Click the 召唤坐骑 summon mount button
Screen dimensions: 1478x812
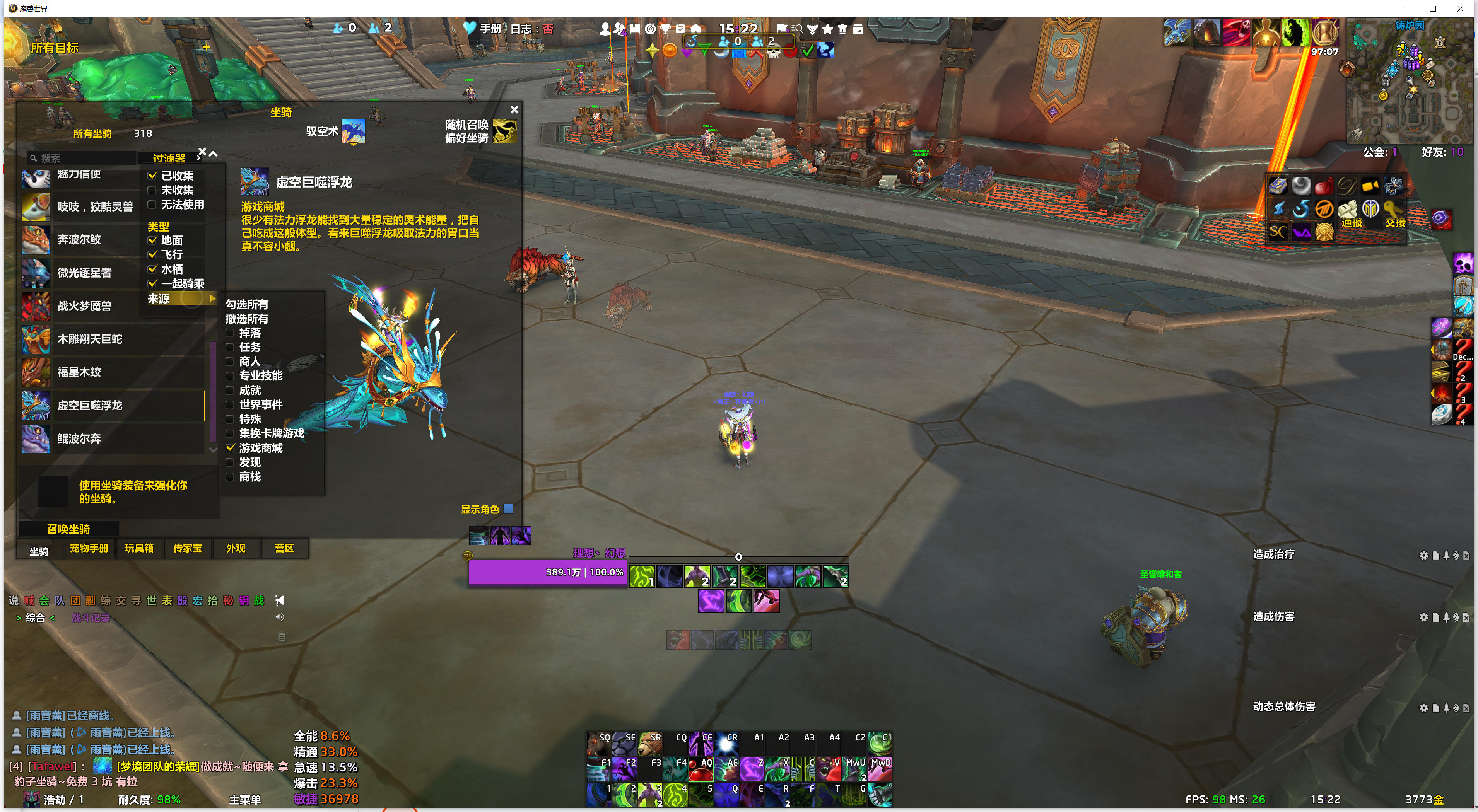[68, 529]
